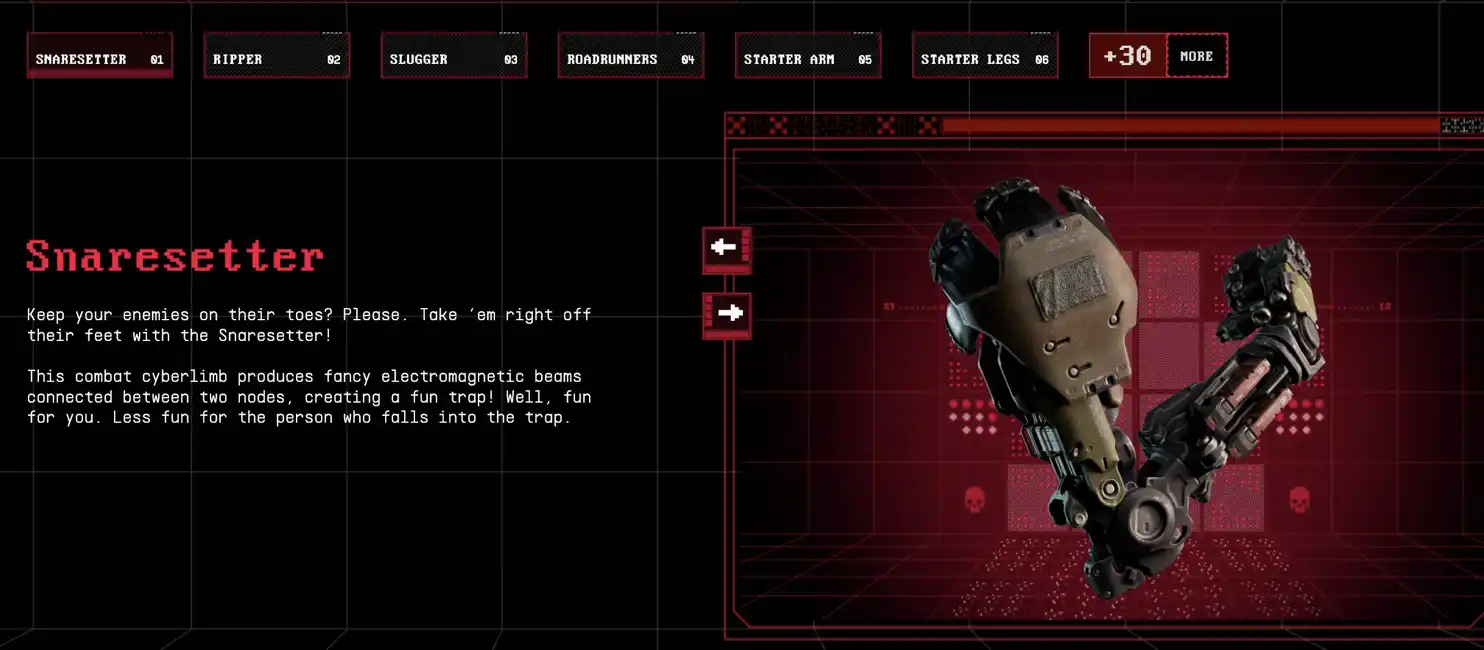Choose the Starter Arm 05 tab

tap(808, 56)
